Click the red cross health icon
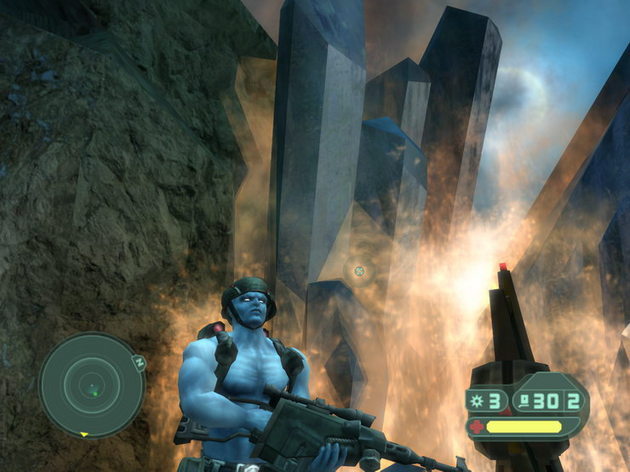 tap(475, 427)
